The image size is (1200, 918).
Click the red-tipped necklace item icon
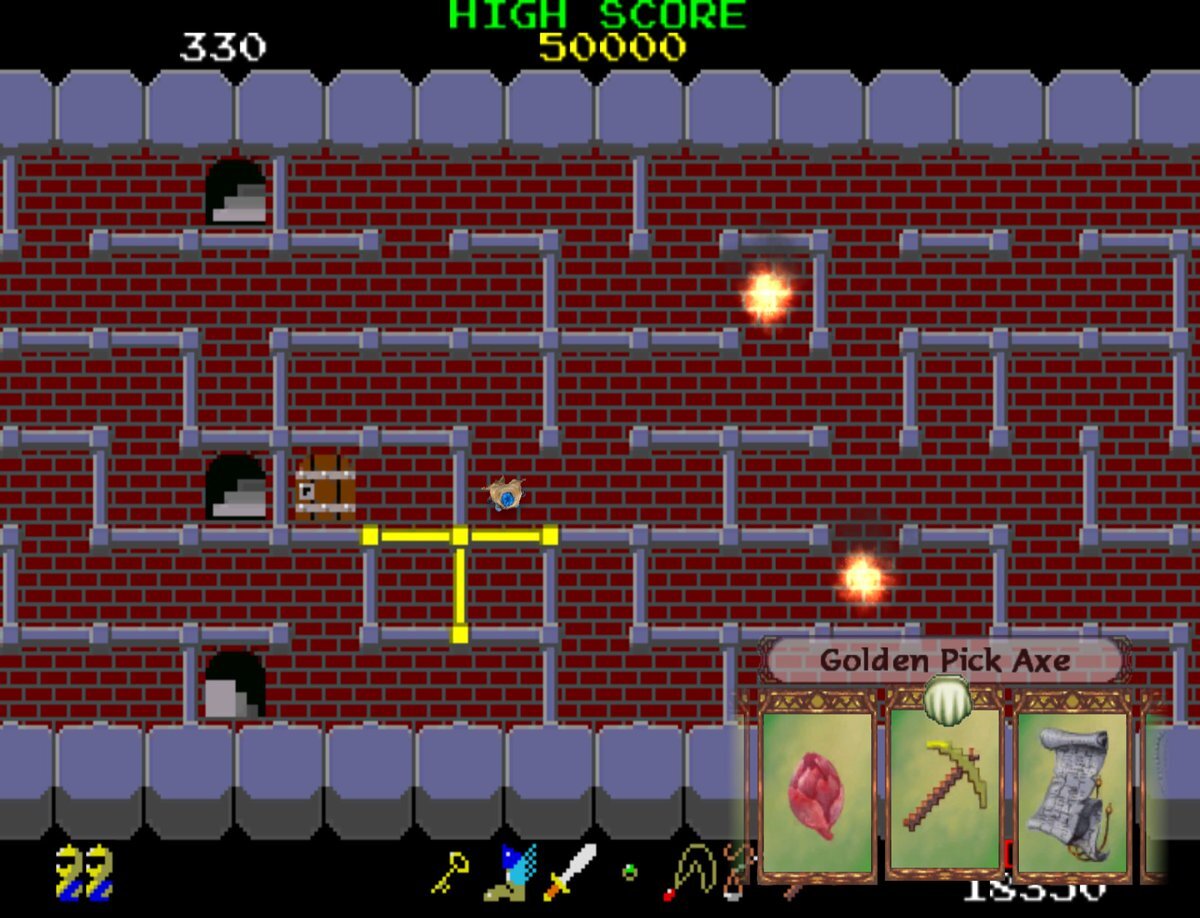[690, 872]
